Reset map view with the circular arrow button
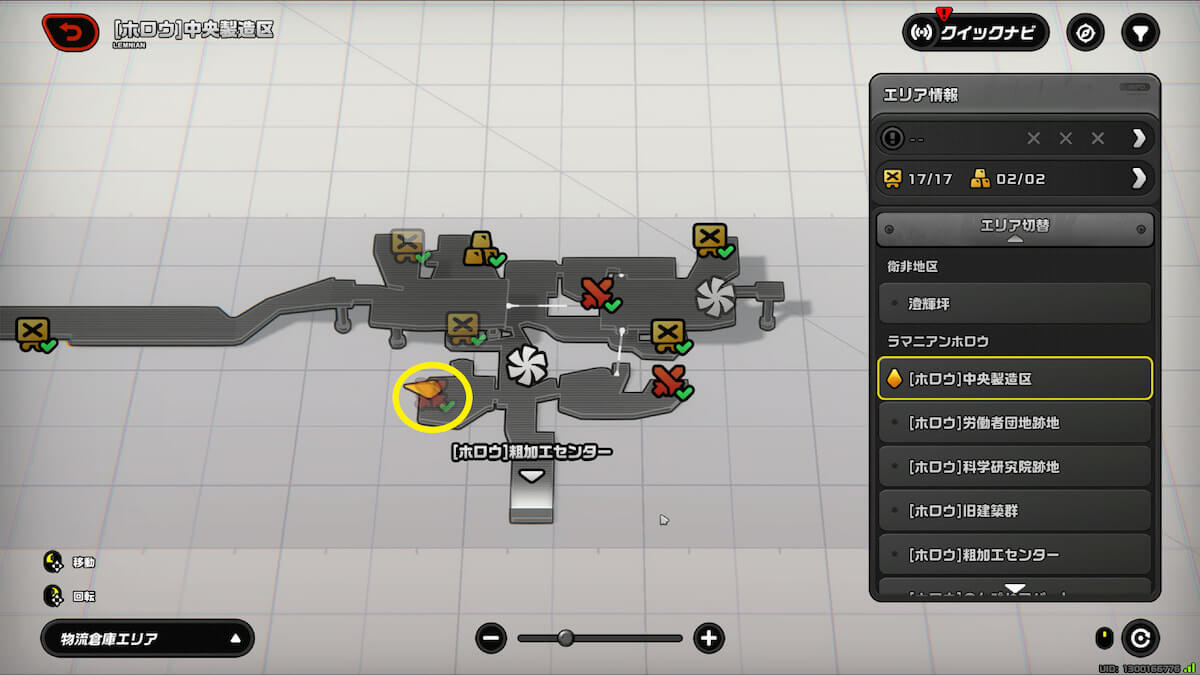Screen dimensions: 1200x675 (x=1139, y=638)
